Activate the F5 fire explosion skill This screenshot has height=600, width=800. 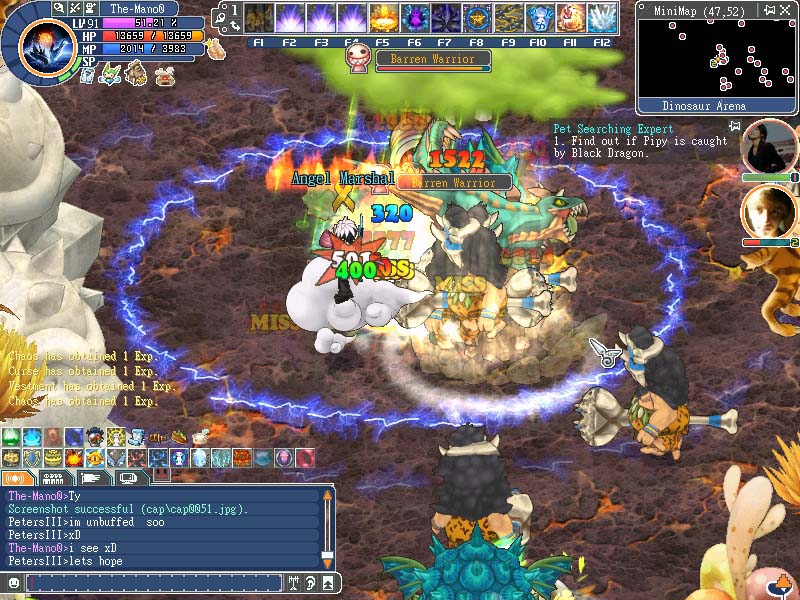pos(385,18)
